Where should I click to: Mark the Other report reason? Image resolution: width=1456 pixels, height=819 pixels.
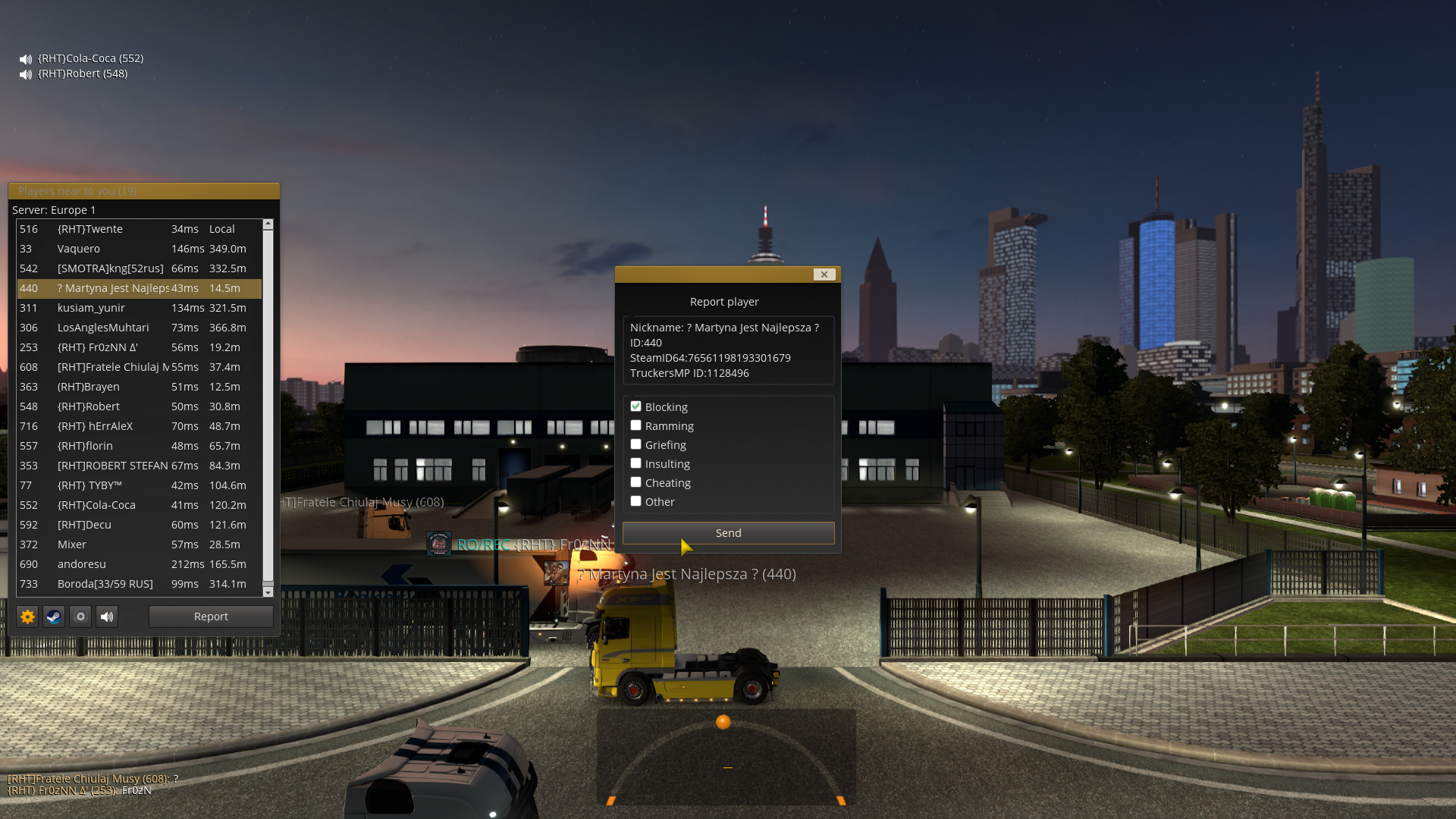pyautogui.click(x=636, y=501)
